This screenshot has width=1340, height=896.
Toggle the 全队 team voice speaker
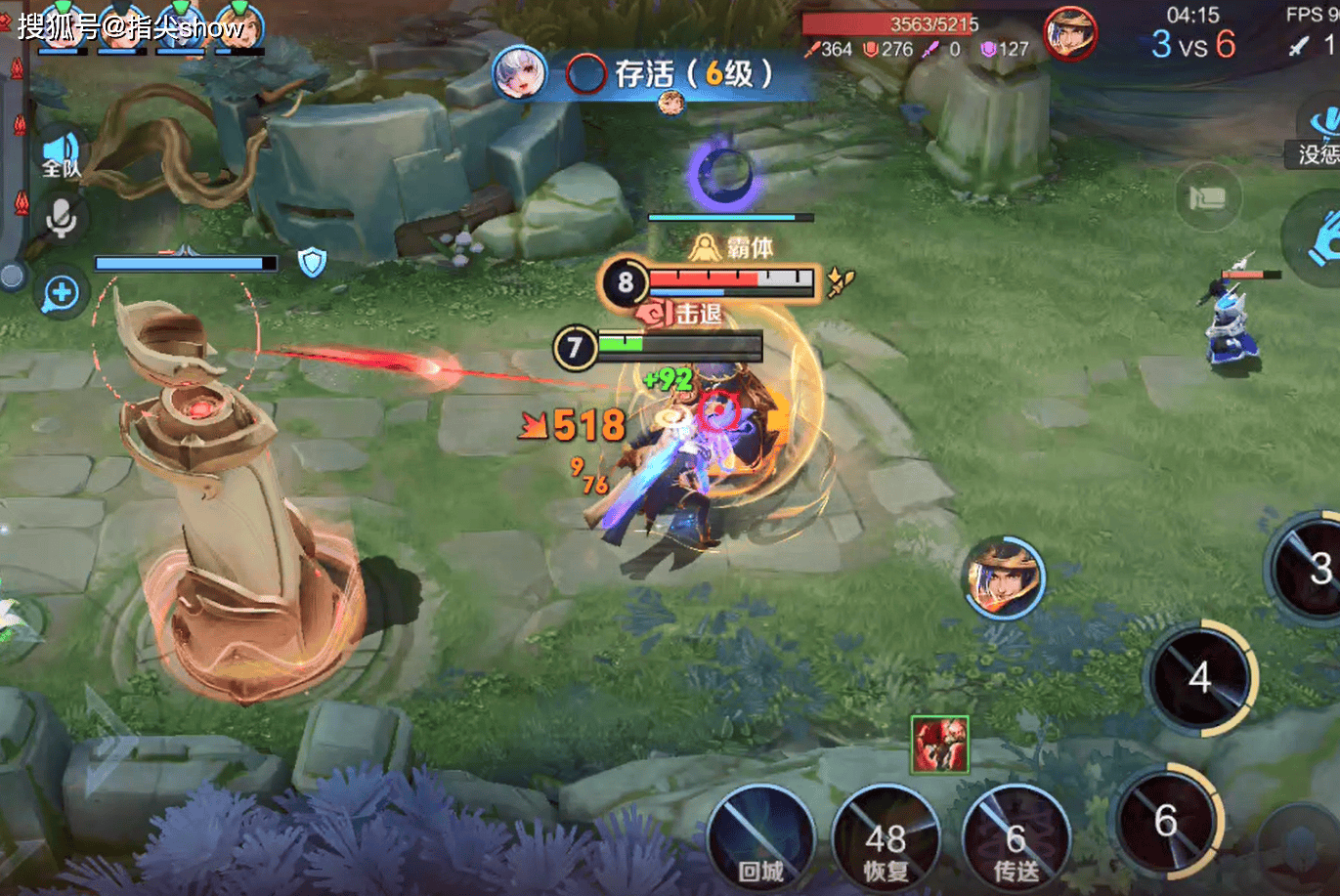pos(61,154)
